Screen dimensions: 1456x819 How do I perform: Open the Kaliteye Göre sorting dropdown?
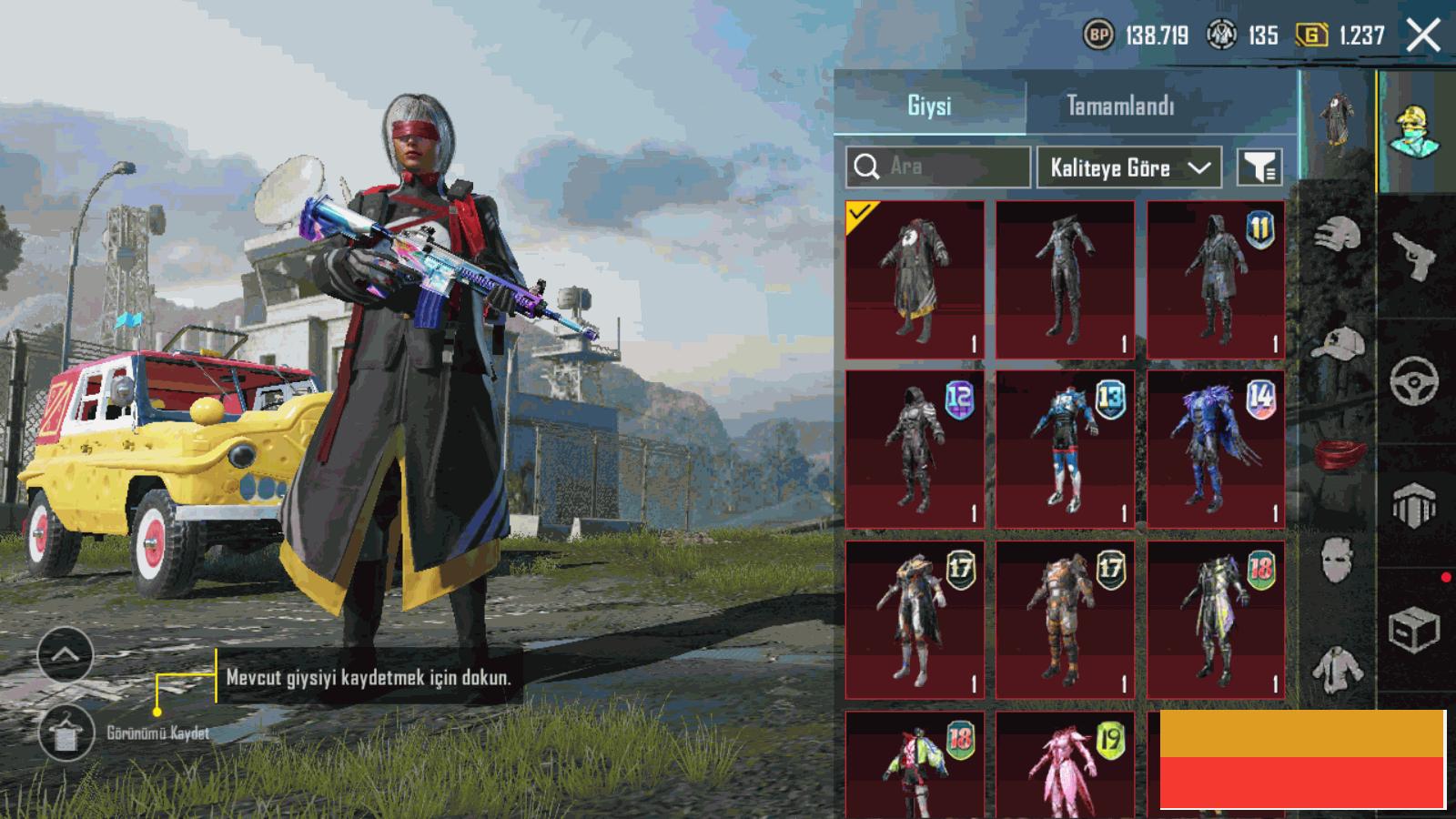1128,168
